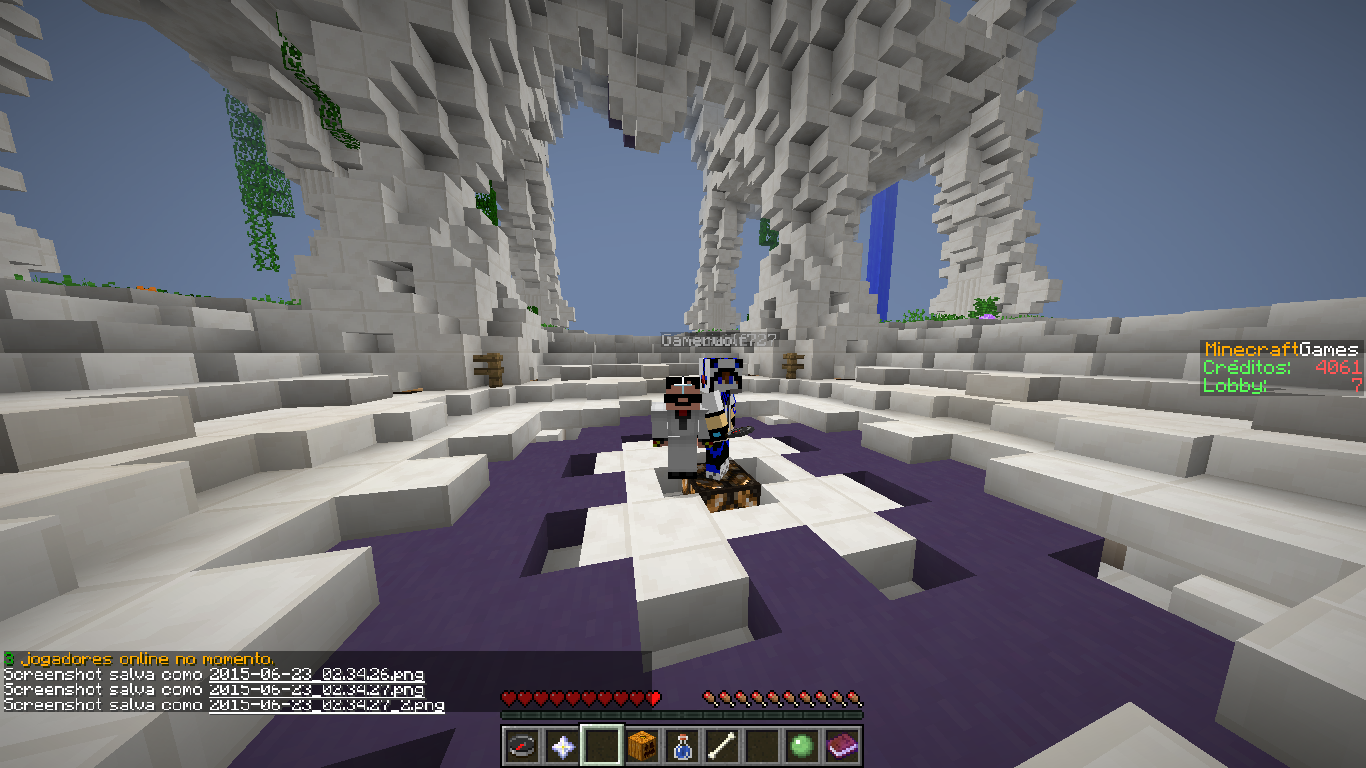
Task: Select the green slimeball hotbar slot
Action: pyautogui.click(x=802, y=745)
